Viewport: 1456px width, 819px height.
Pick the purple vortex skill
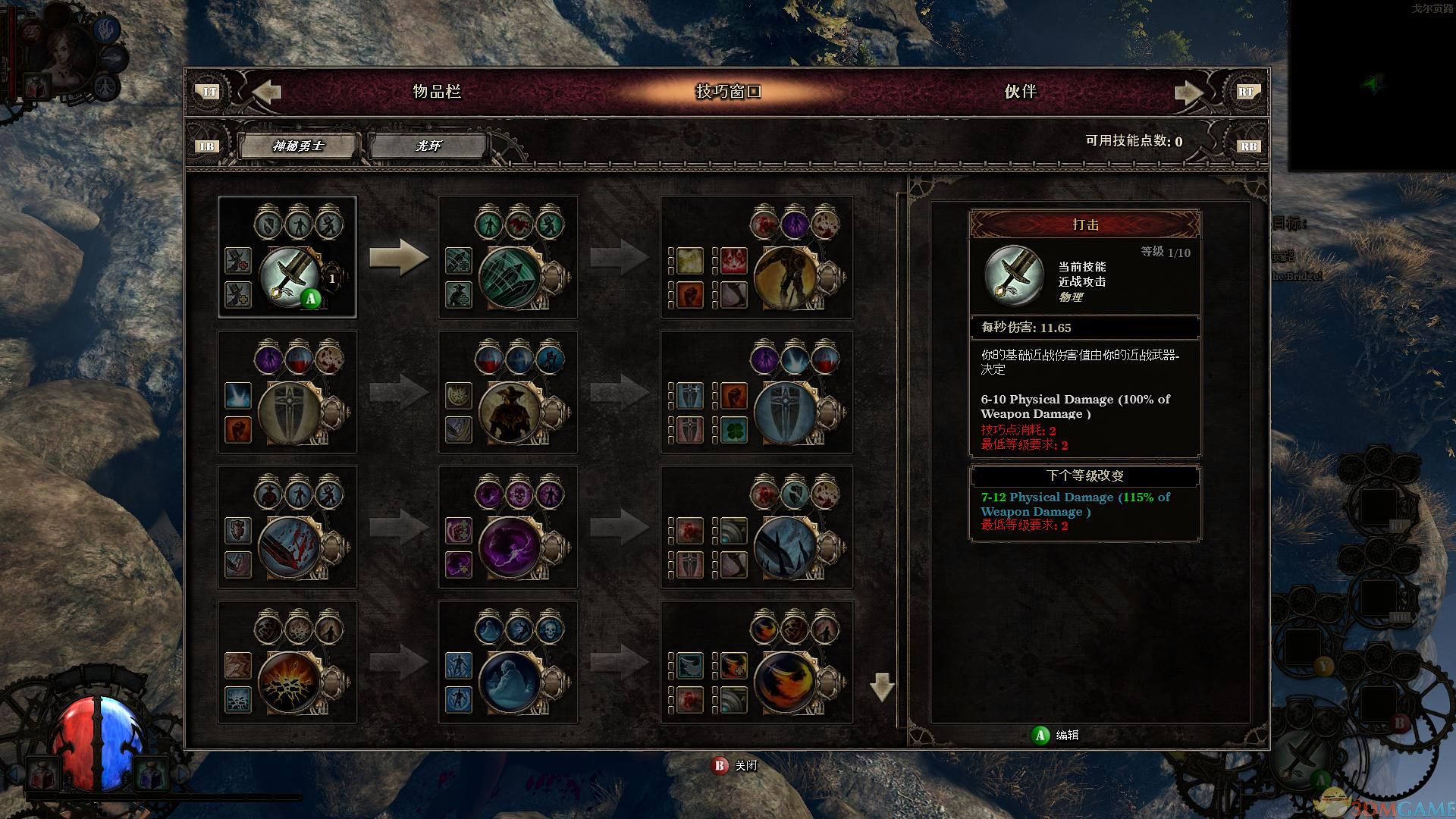(x=510, y=548)
